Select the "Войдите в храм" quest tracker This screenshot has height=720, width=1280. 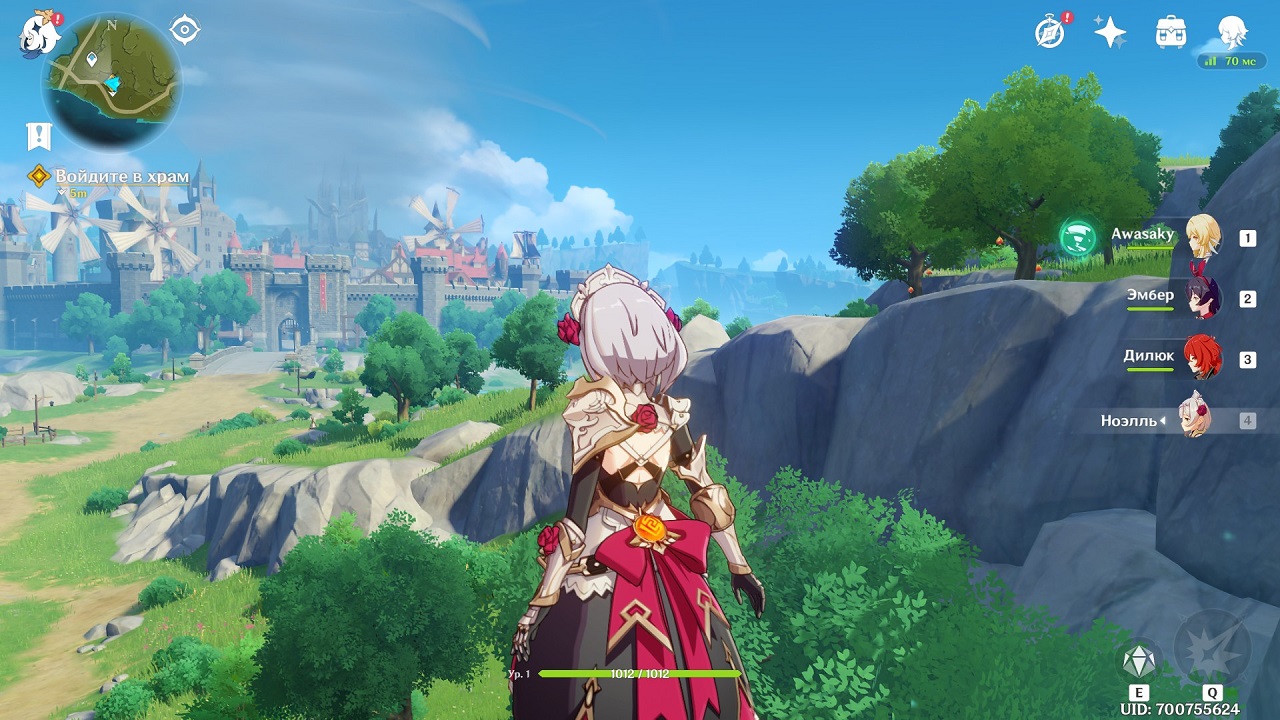121,177
